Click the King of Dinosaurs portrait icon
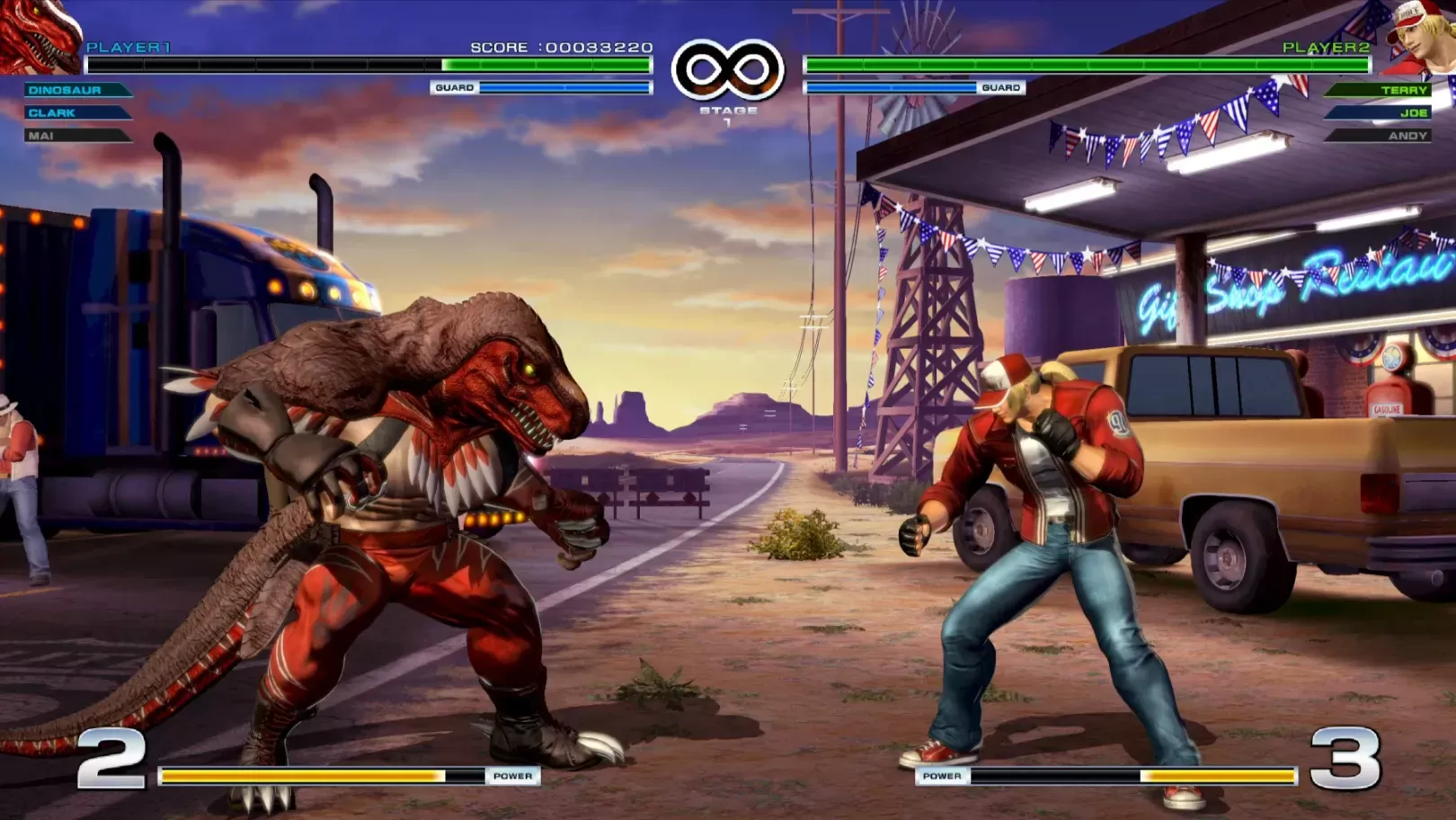 (40, 36)
